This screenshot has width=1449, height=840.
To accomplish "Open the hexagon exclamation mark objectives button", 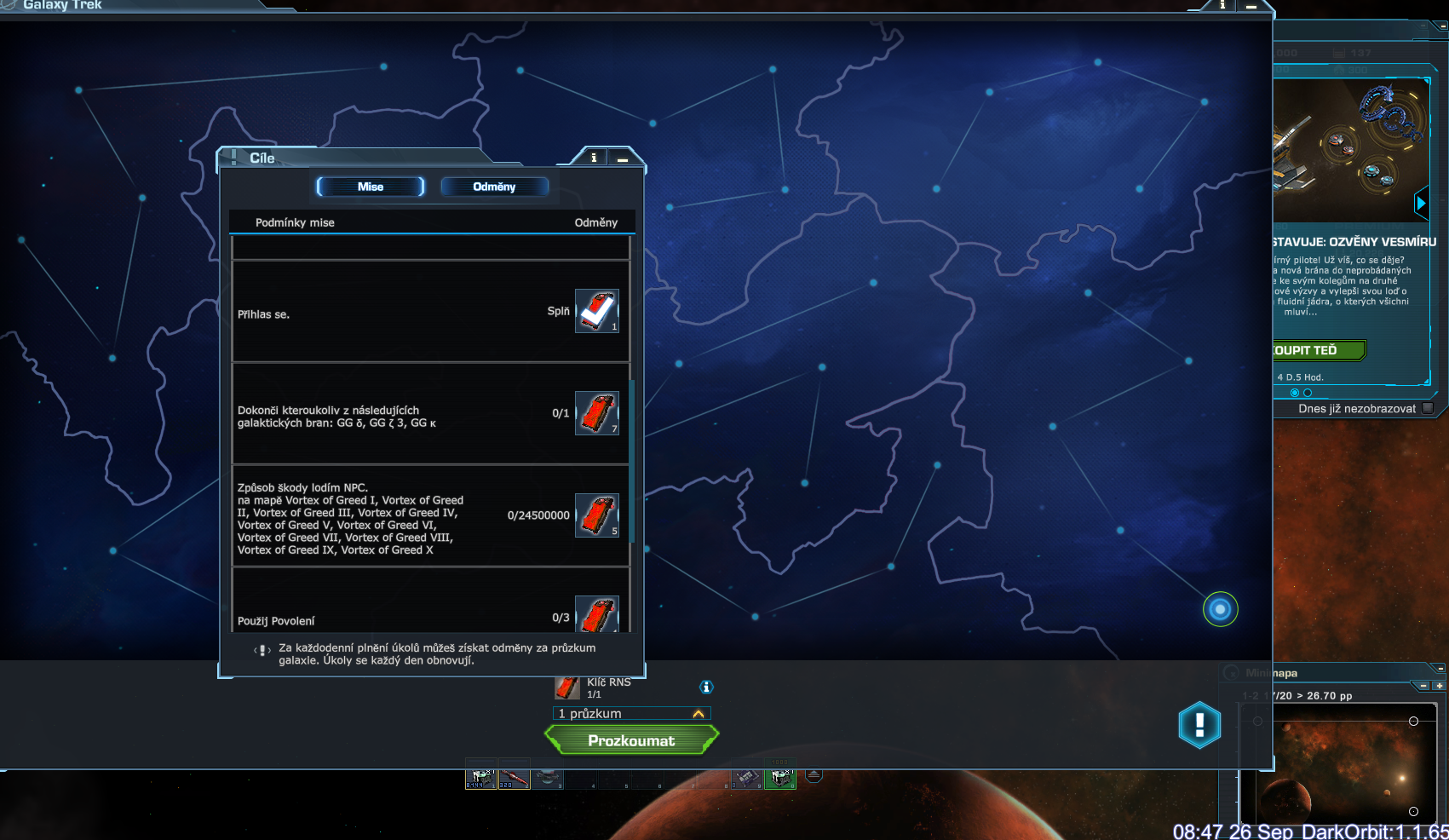I will 1199,725.
